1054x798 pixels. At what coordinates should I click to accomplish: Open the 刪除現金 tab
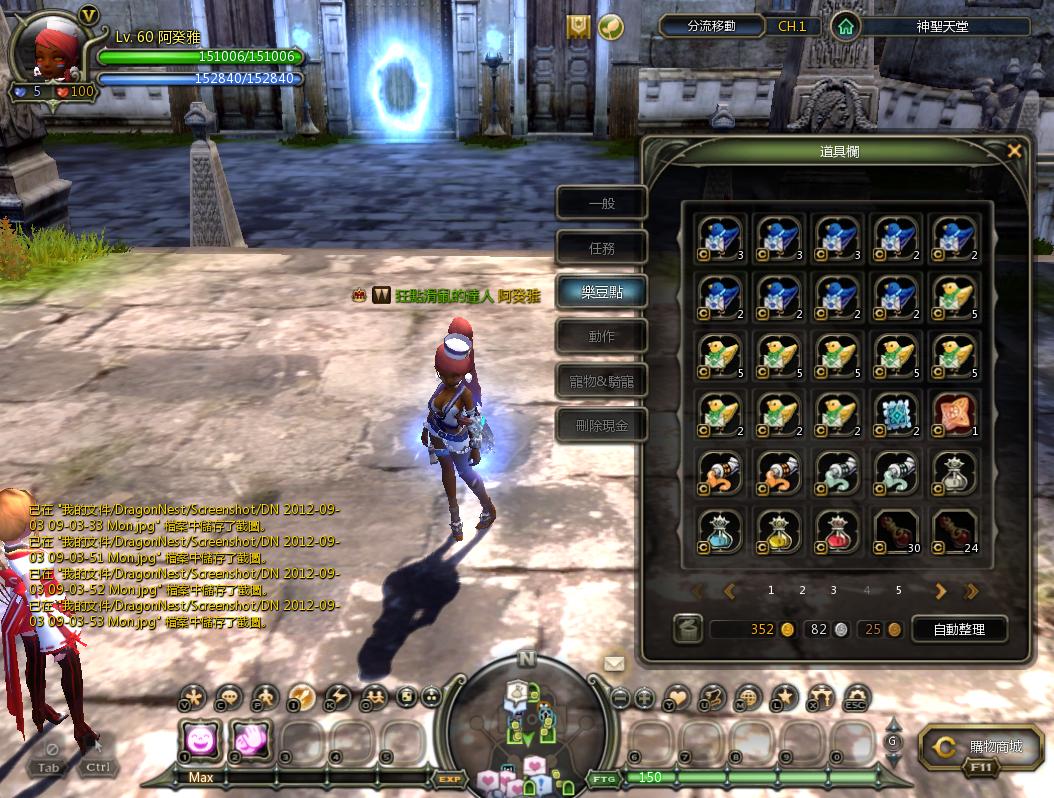pos(602,425)
